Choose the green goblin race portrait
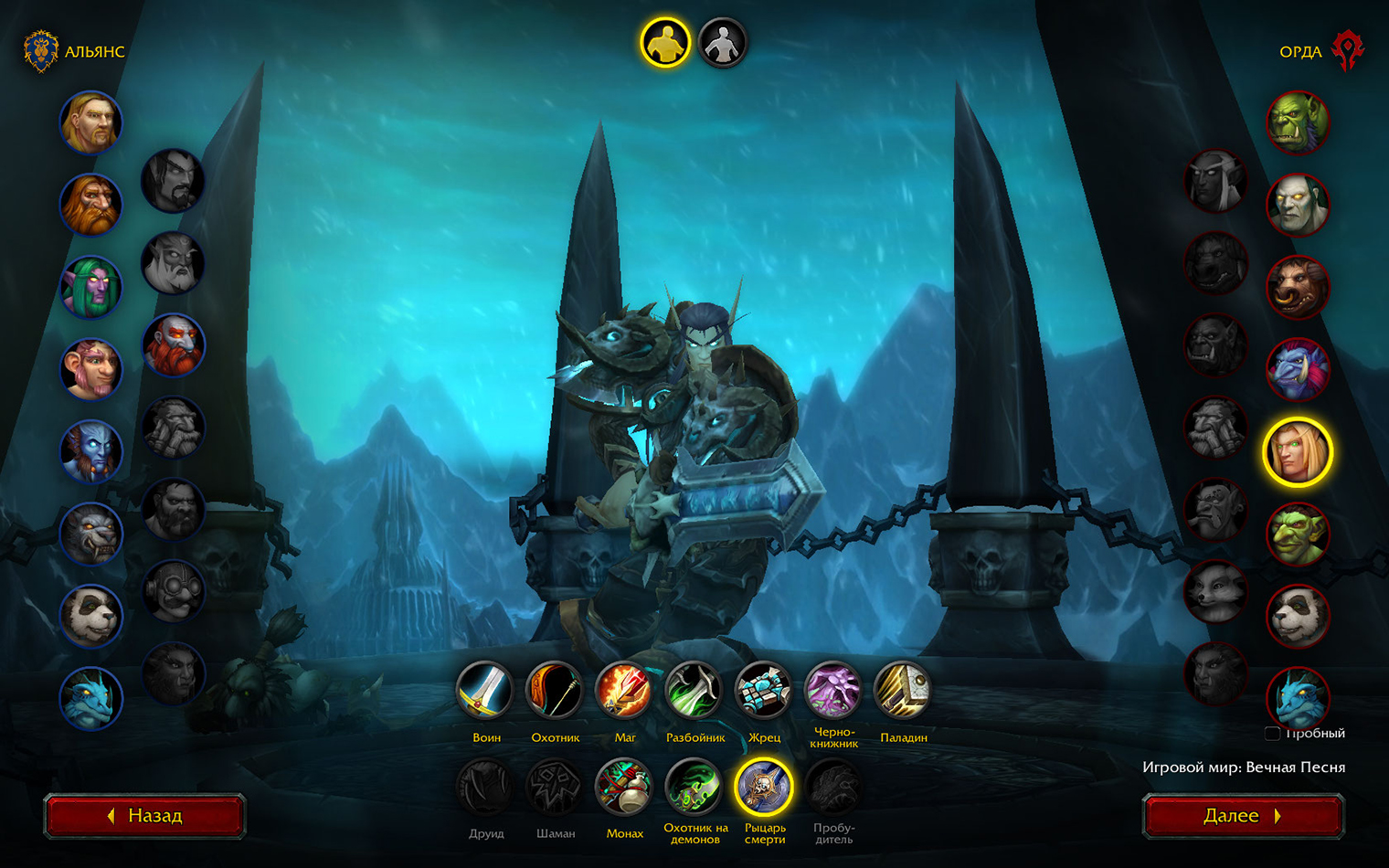Viewport: 1389px width, 868px height. point(1298,534)
